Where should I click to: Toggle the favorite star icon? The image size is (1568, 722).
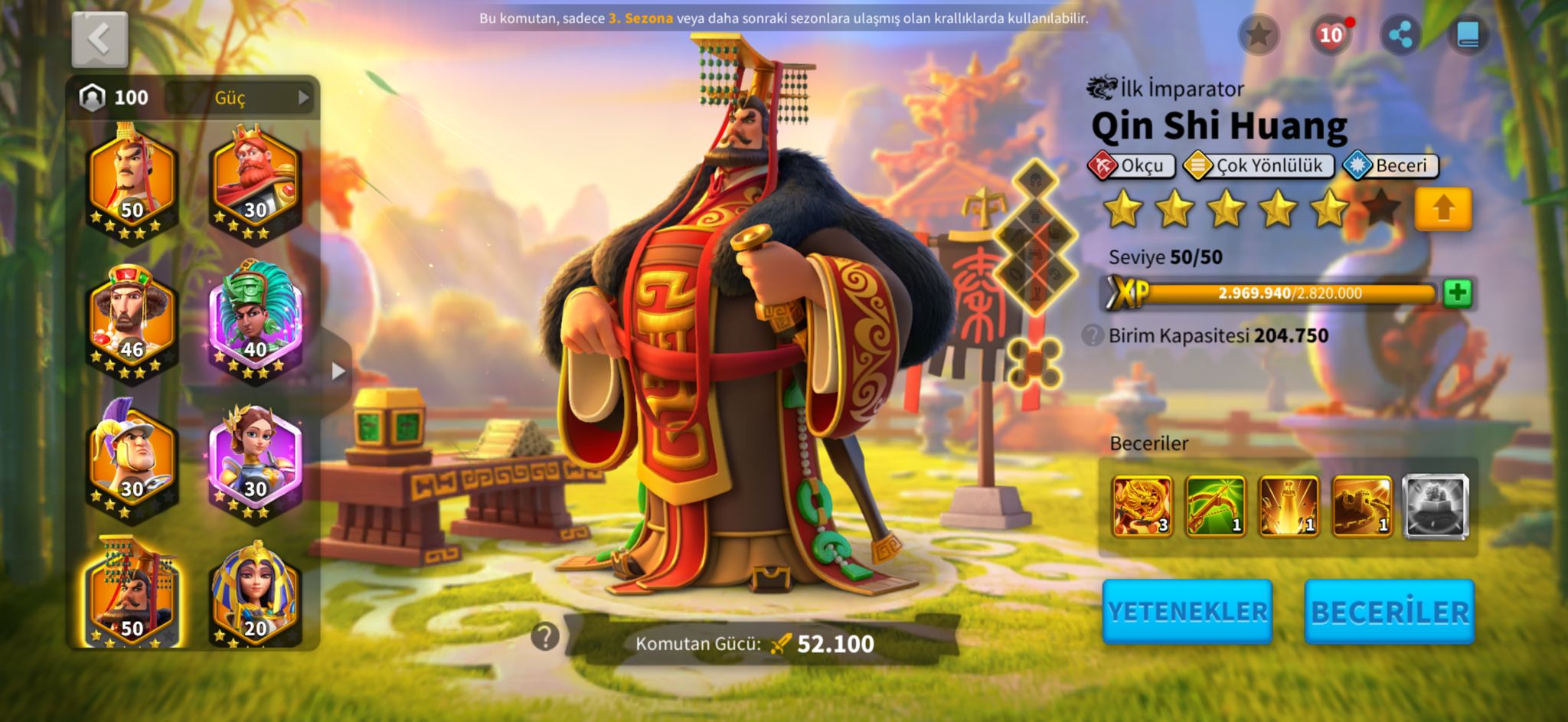(x=1258, y=34)
